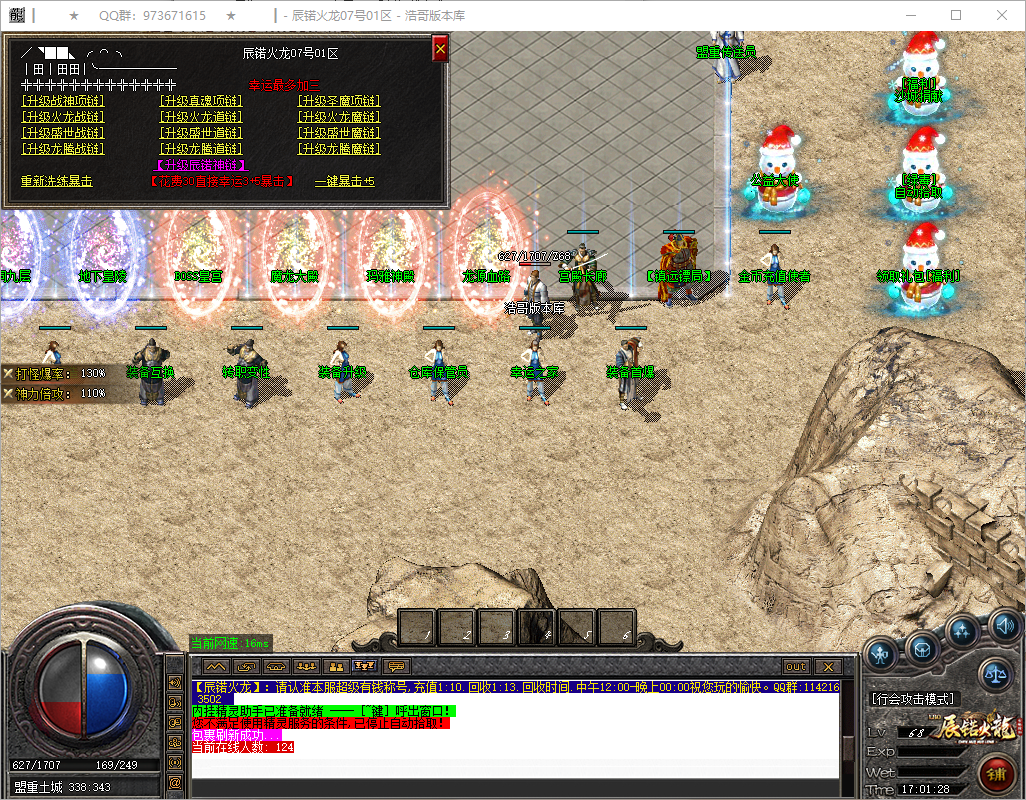Image resolution: width=1026 pixels, height=800 pixels.
Task: Switch the 行会攻击模式 attack mode label
Action: (912, 699)
